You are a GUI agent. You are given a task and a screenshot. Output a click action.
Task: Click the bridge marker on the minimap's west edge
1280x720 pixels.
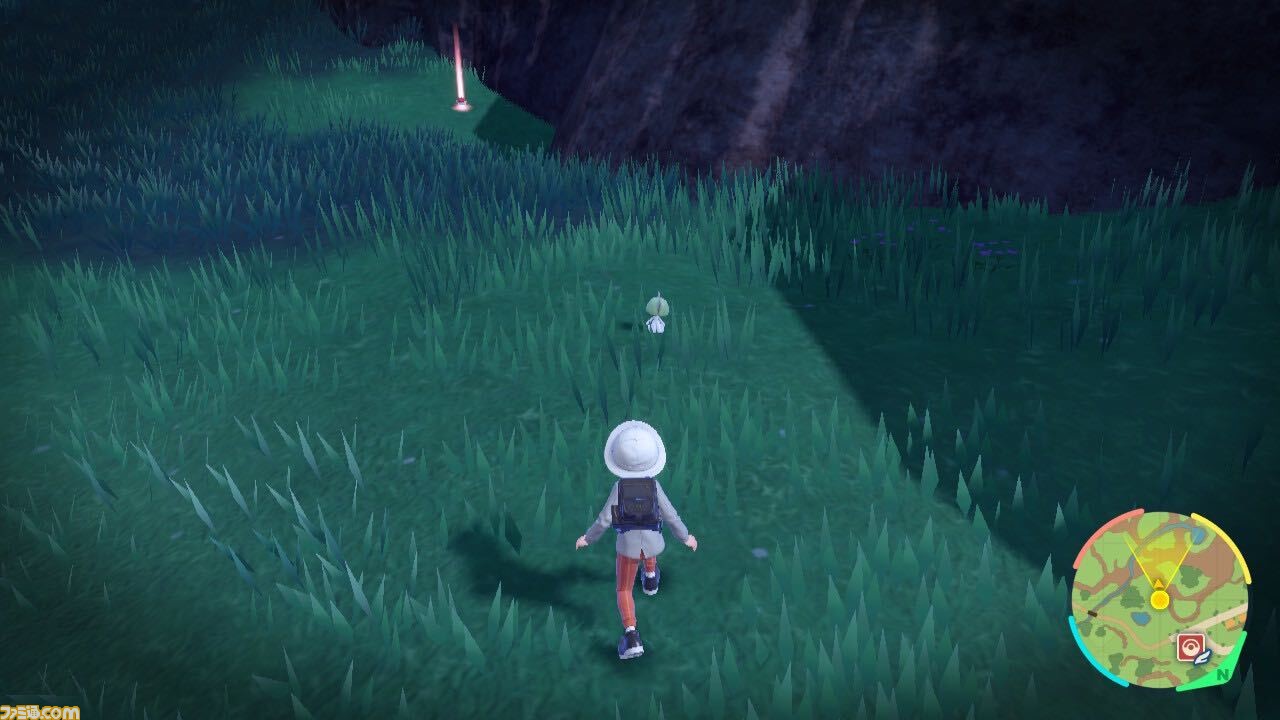[1092, 613]
